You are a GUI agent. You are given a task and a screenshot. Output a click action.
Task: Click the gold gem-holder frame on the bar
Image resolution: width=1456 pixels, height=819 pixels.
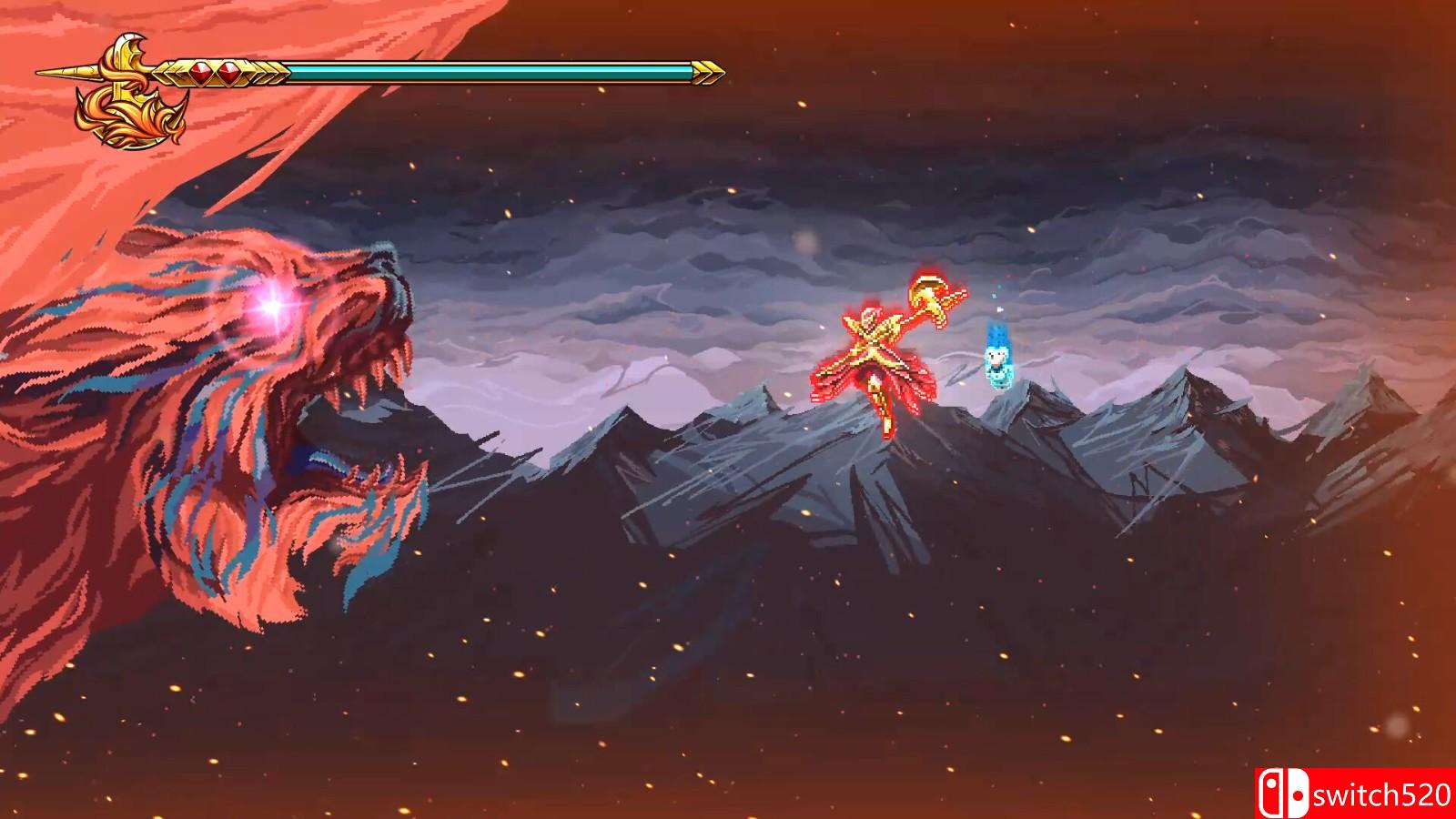(x=214, y=73)
